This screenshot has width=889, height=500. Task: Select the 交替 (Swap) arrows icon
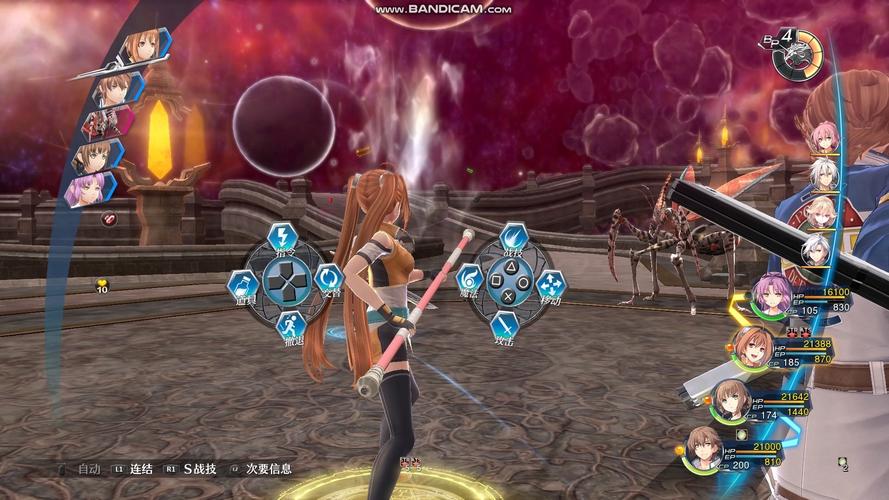pyautogui.click(x=328, y=279)
